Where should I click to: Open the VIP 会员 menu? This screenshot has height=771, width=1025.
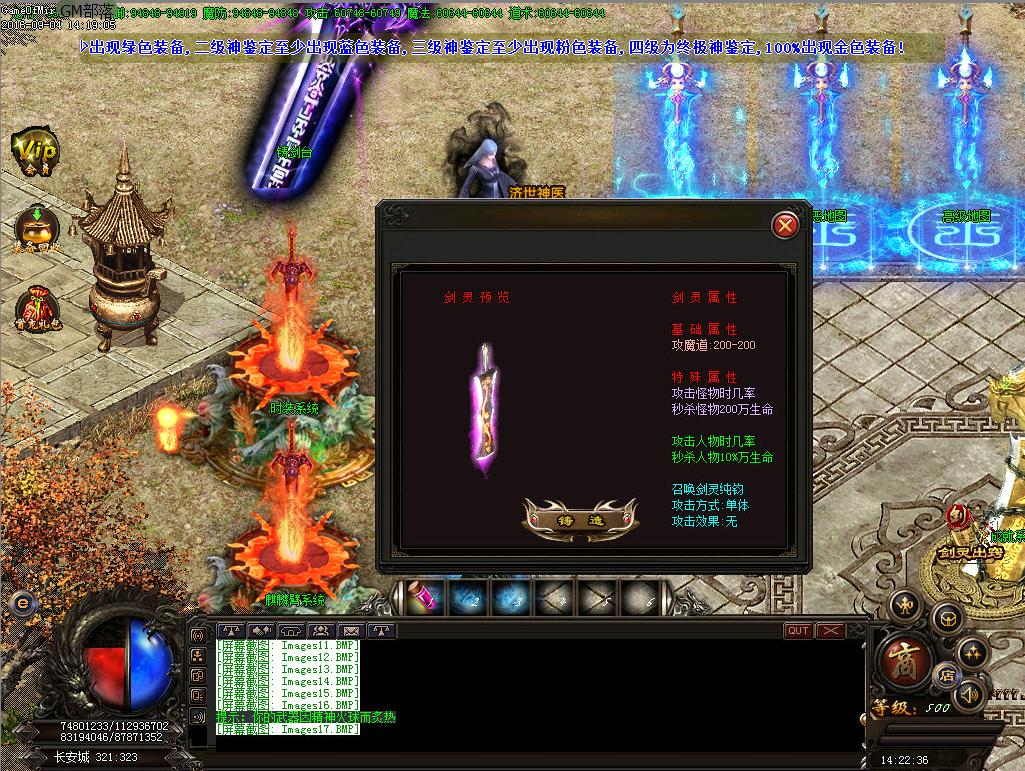pyautogui.click(x=36, y=153)
